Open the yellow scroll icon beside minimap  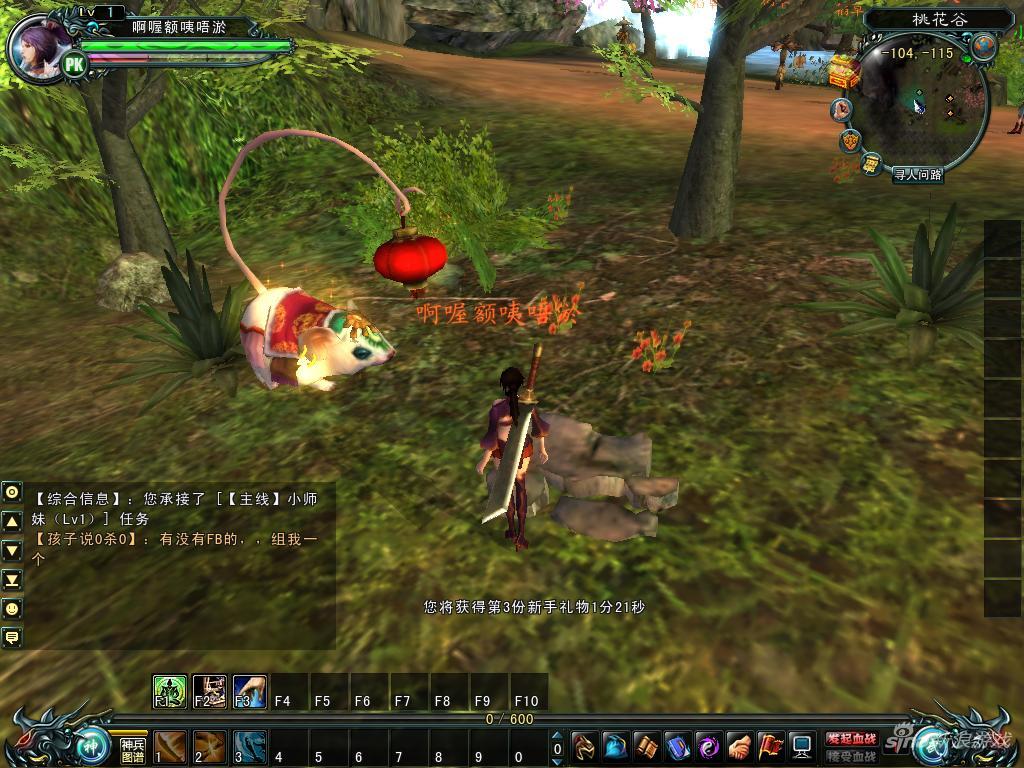(871, 162)
